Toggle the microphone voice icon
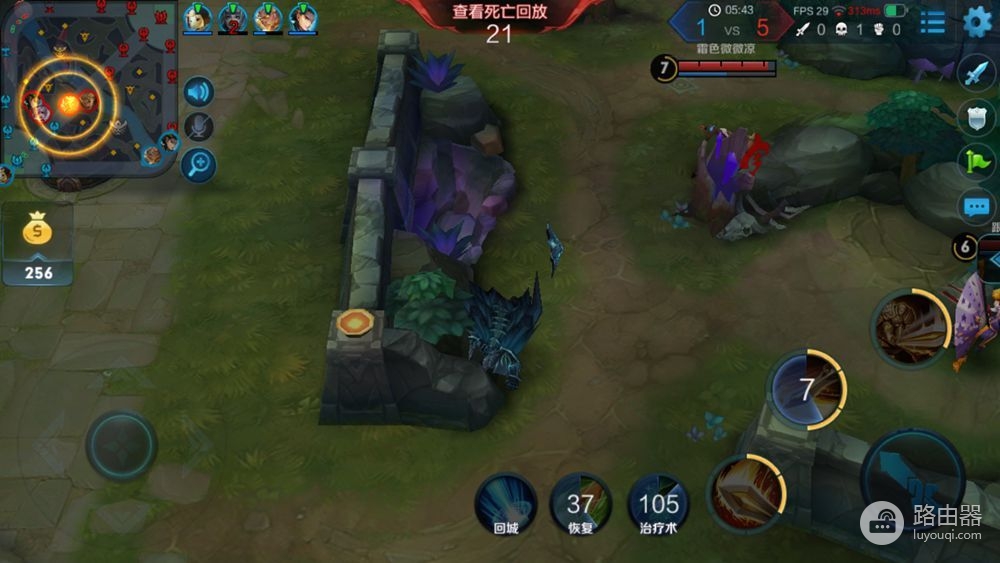The width and height of the screenshot is (1000, 563). point(199,127)
